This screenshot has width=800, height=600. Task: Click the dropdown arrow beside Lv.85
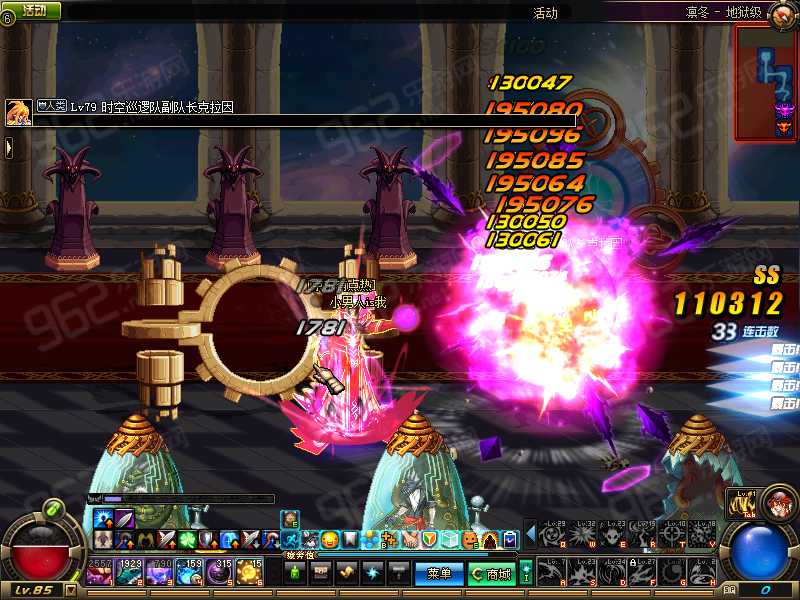point(70,590)
